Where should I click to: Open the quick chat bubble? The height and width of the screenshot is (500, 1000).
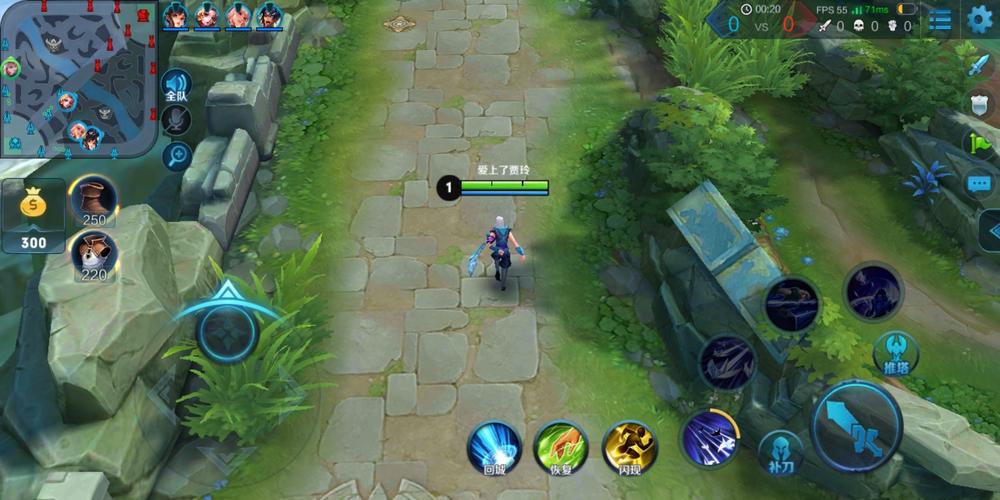pyautogui.click(x=978, y=184)
